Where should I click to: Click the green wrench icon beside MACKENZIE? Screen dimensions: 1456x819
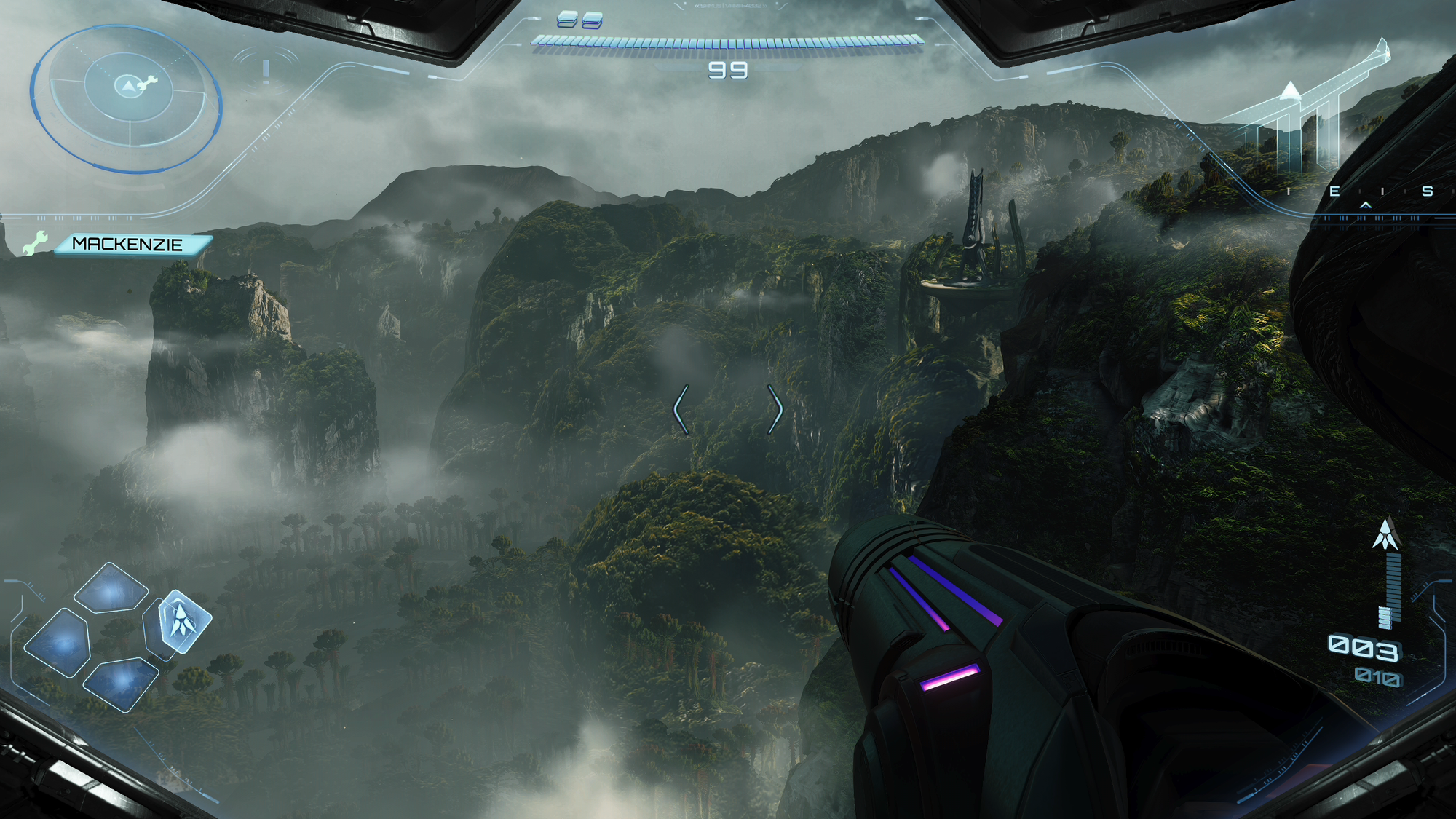point(34,243)
